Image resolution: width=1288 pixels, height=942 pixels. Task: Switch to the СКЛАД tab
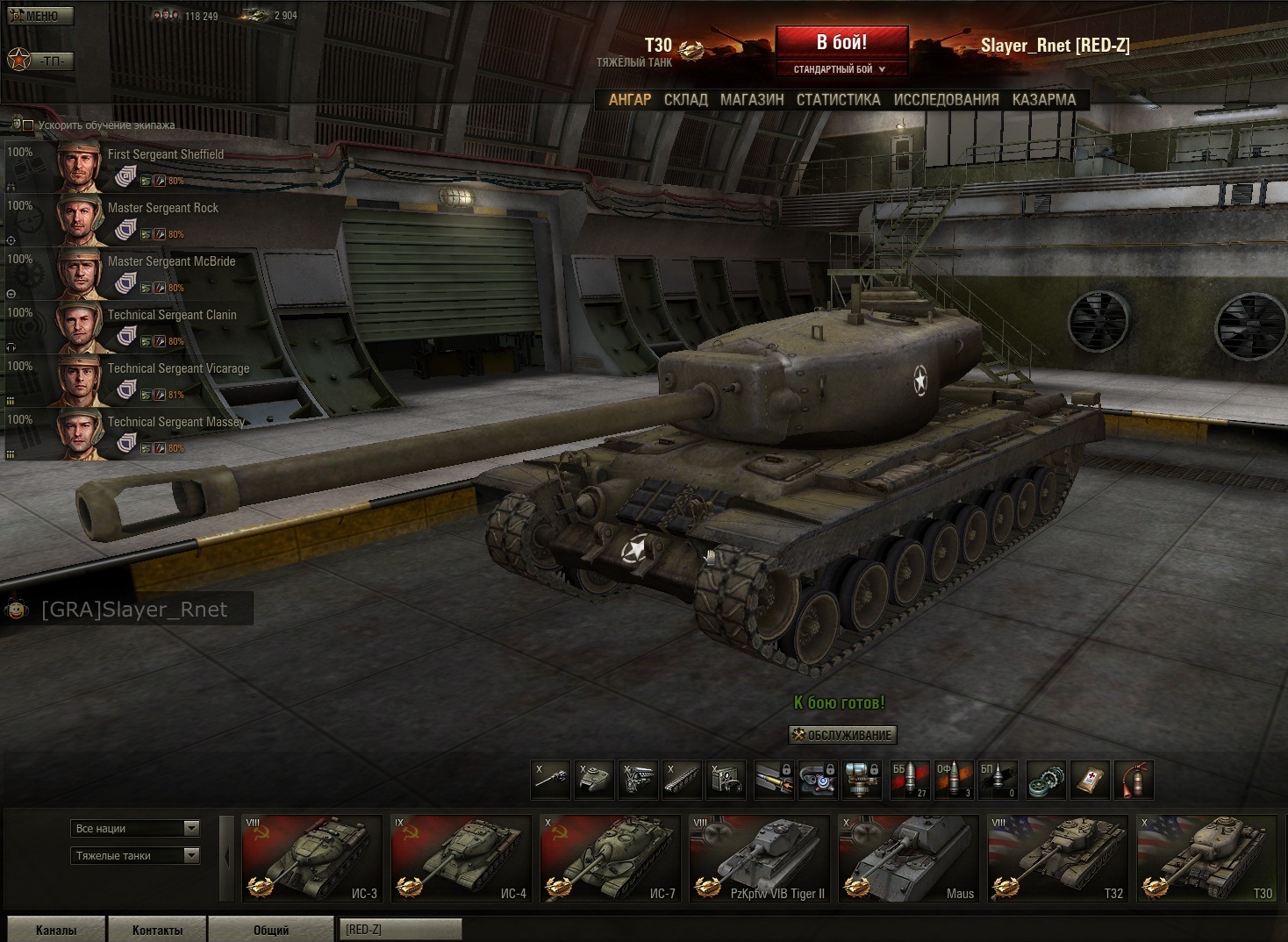tap(685, 100)
